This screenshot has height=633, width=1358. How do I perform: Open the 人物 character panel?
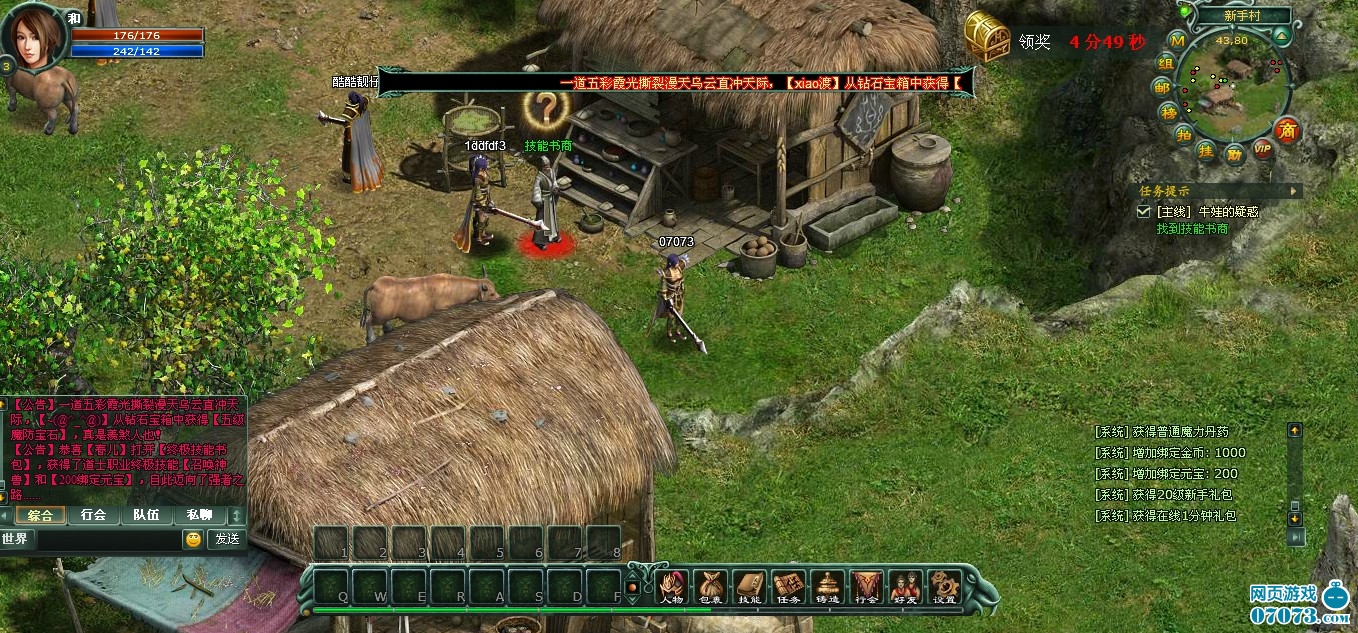672,585
